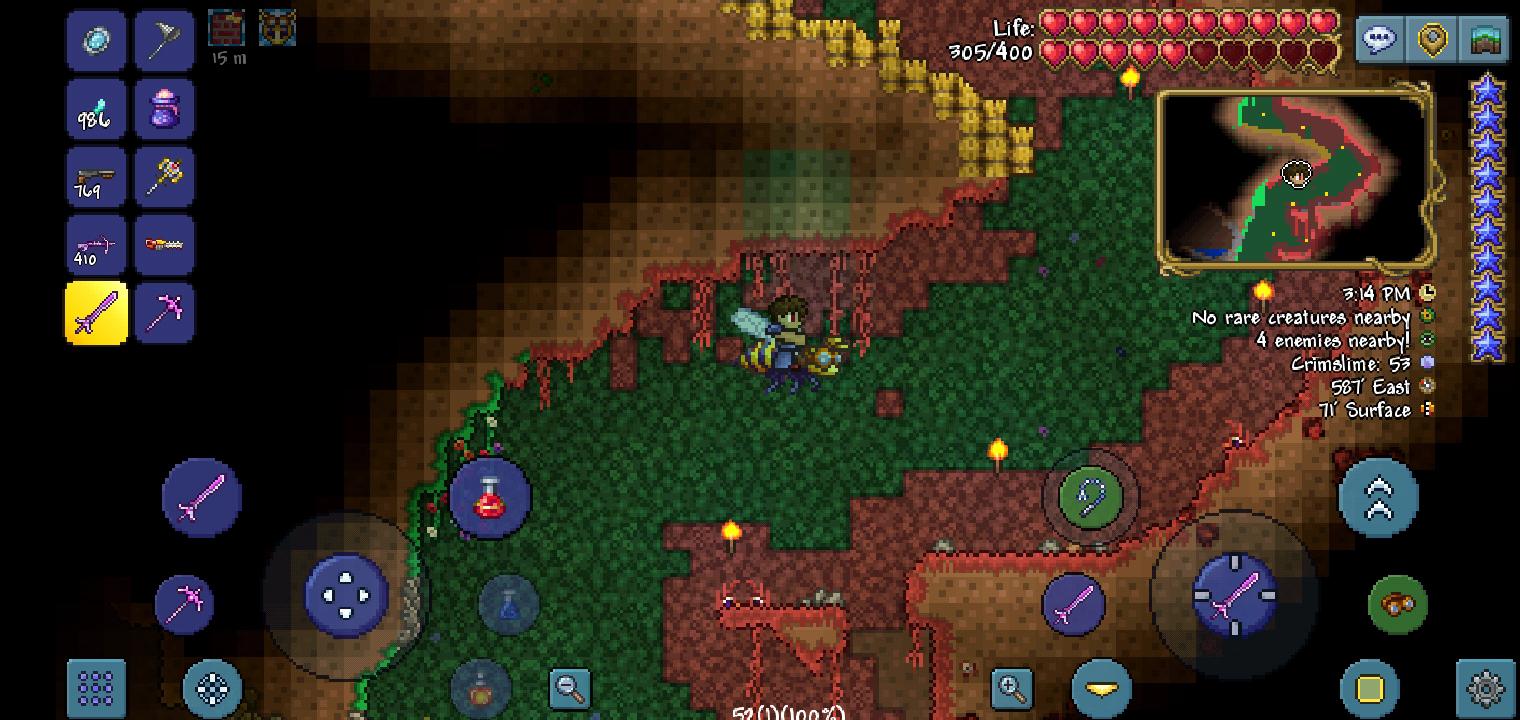Dismiss the 15 m brick wall buff icon
Viewport: 1520px width, 720px height.
(x=227, y=27)
